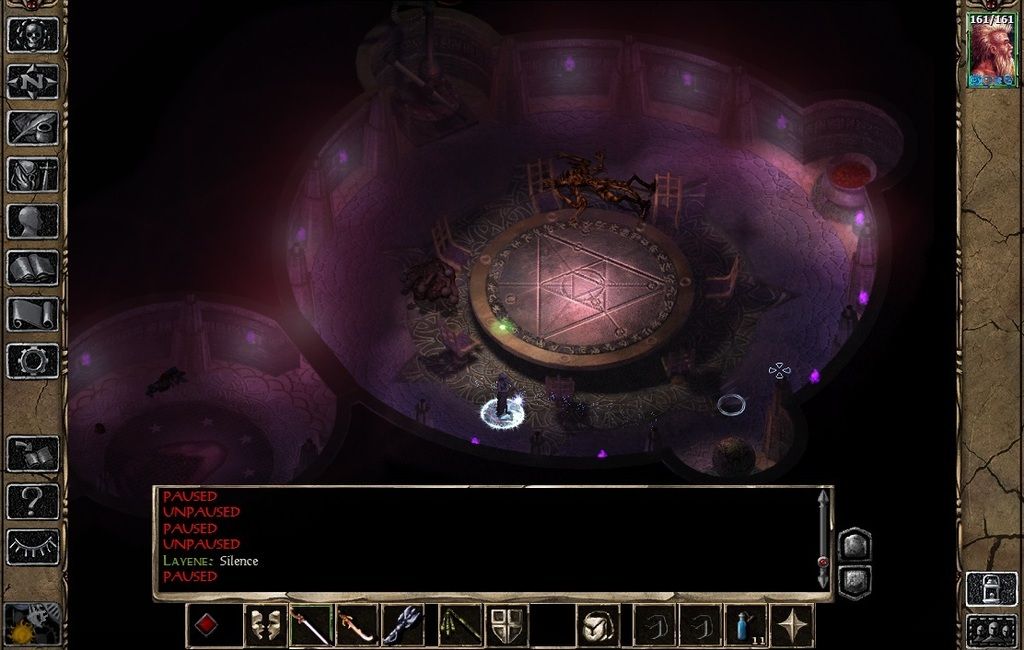Select all party members with three-heads button
This screenshot has height=650, width=1024.
click(x=991, y=631)
